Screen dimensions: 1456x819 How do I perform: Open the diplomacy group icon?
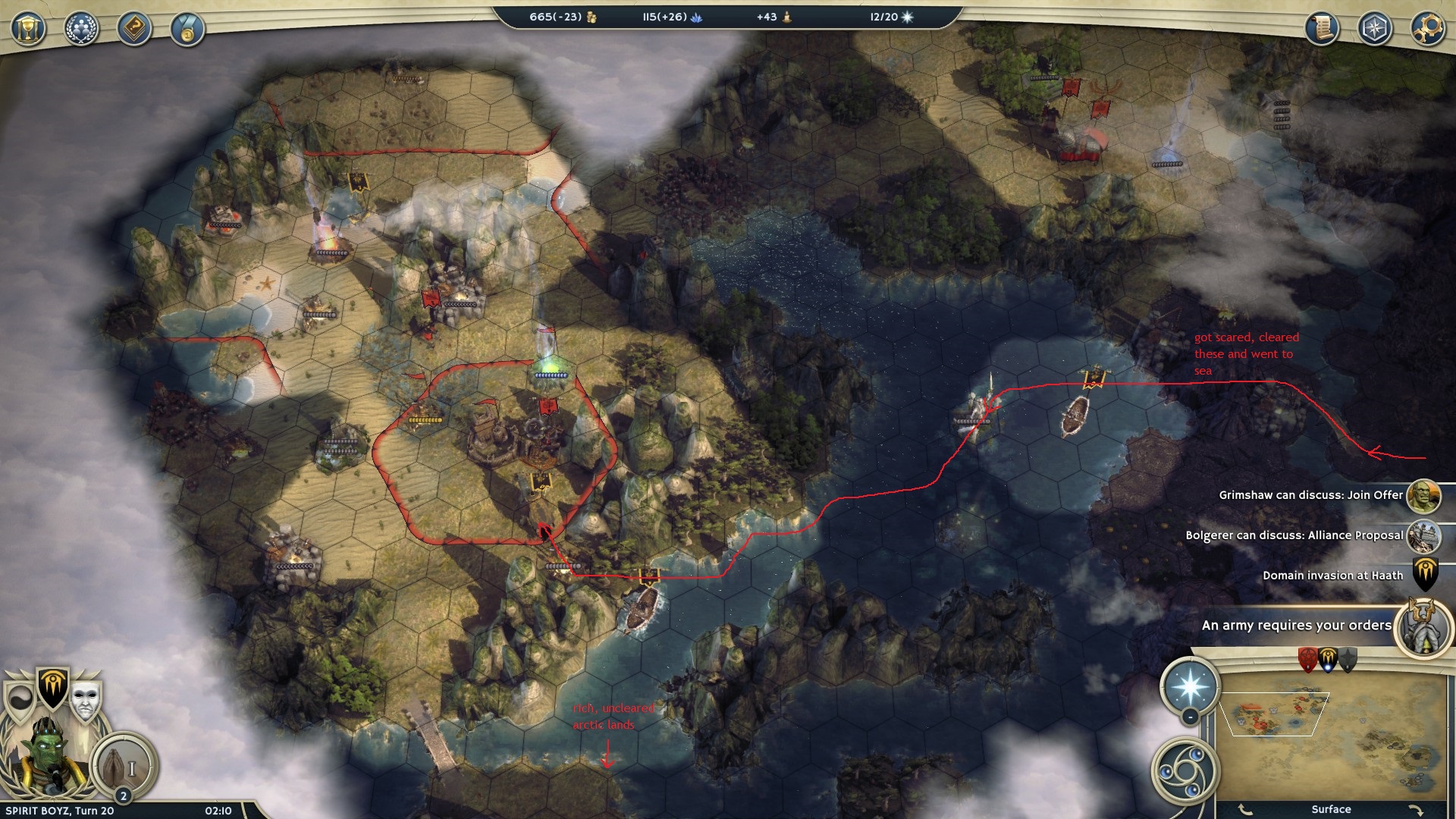tap(81, 30)
